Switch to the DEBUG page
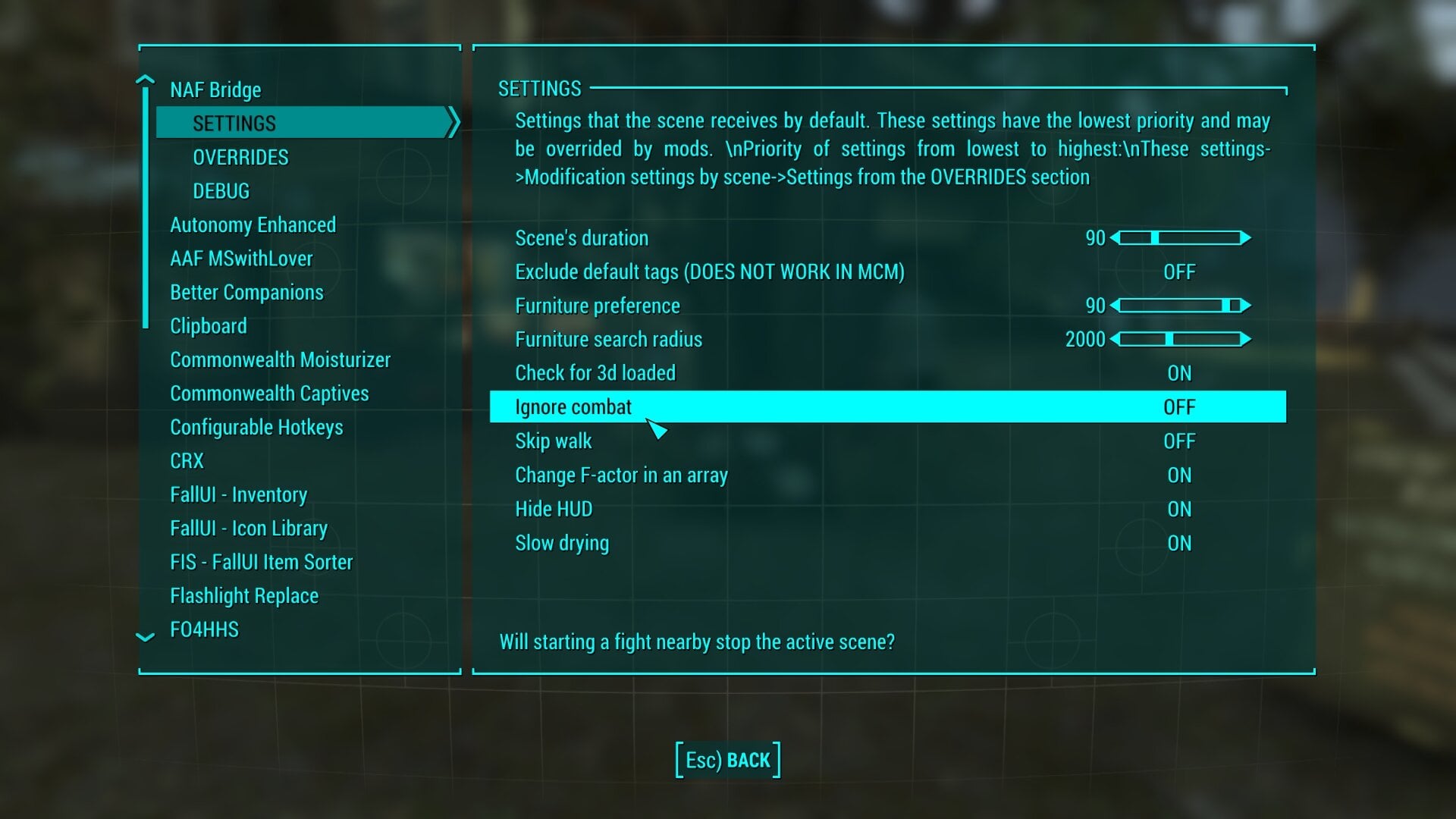 tap(220, 191)
